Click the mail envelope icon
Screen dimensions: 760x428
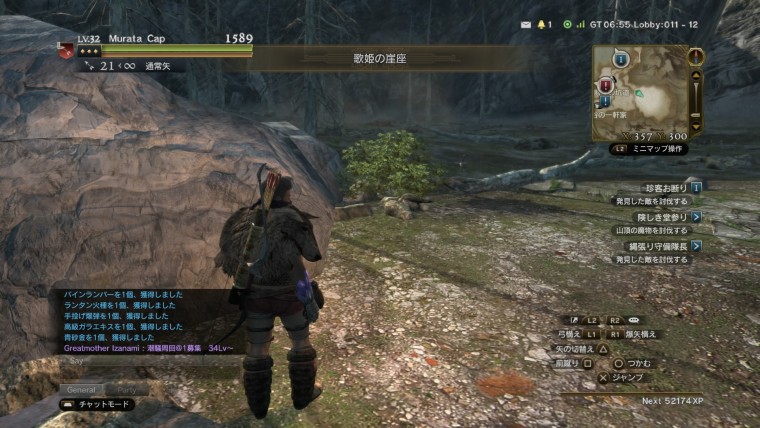(526, 23)
